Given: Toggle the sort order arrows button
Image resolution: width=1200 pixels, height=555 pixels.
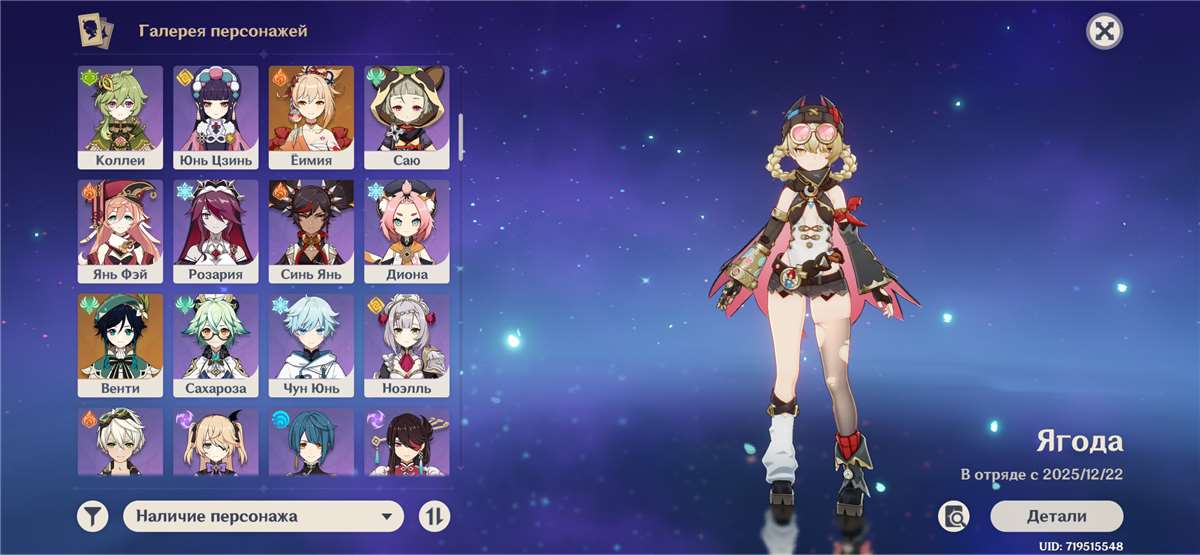Looking at the screenshot, I should [x=435, y=516].
